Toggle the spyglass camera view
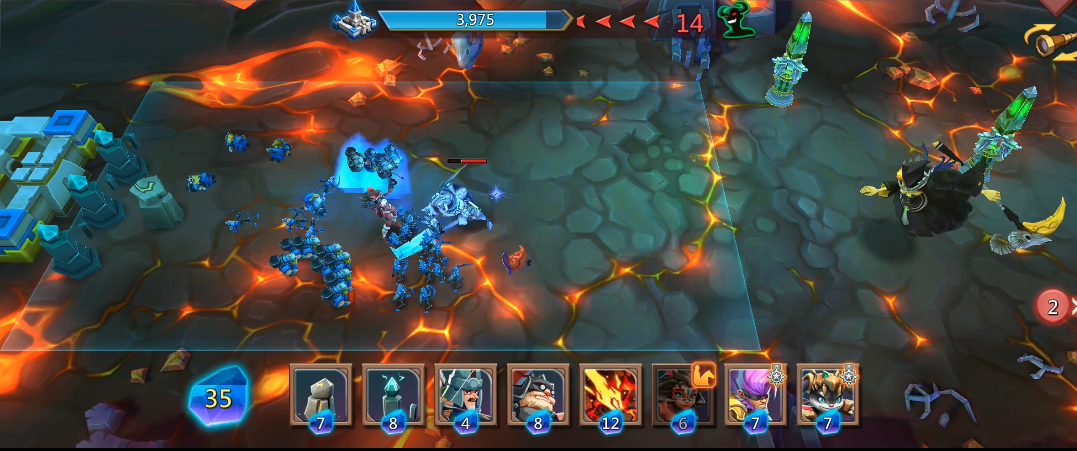Screen dimensions: 1077x451 coord(1050,41)
